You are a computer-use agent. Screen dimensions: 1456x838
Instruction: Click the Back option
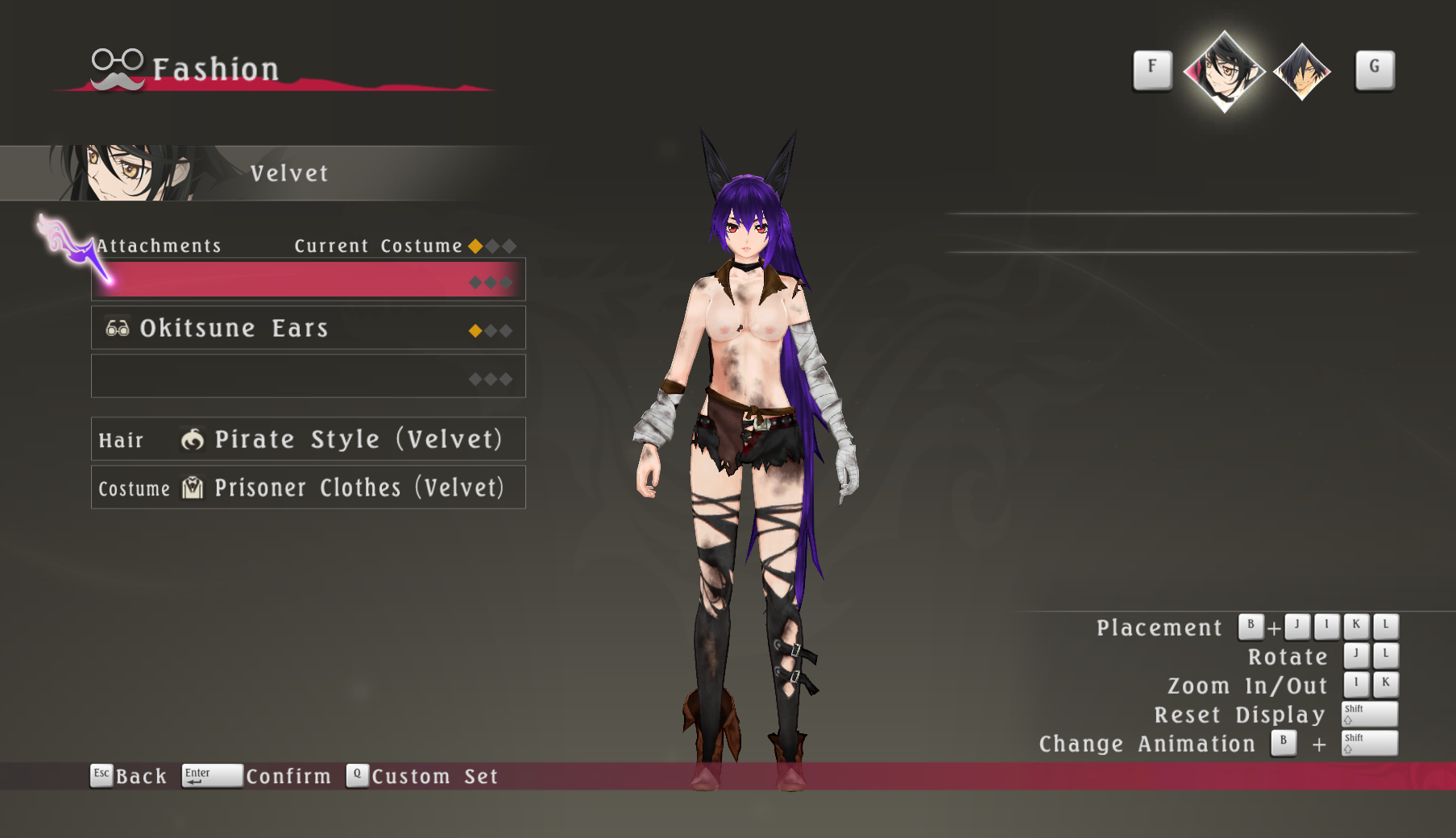click(129, 776)
